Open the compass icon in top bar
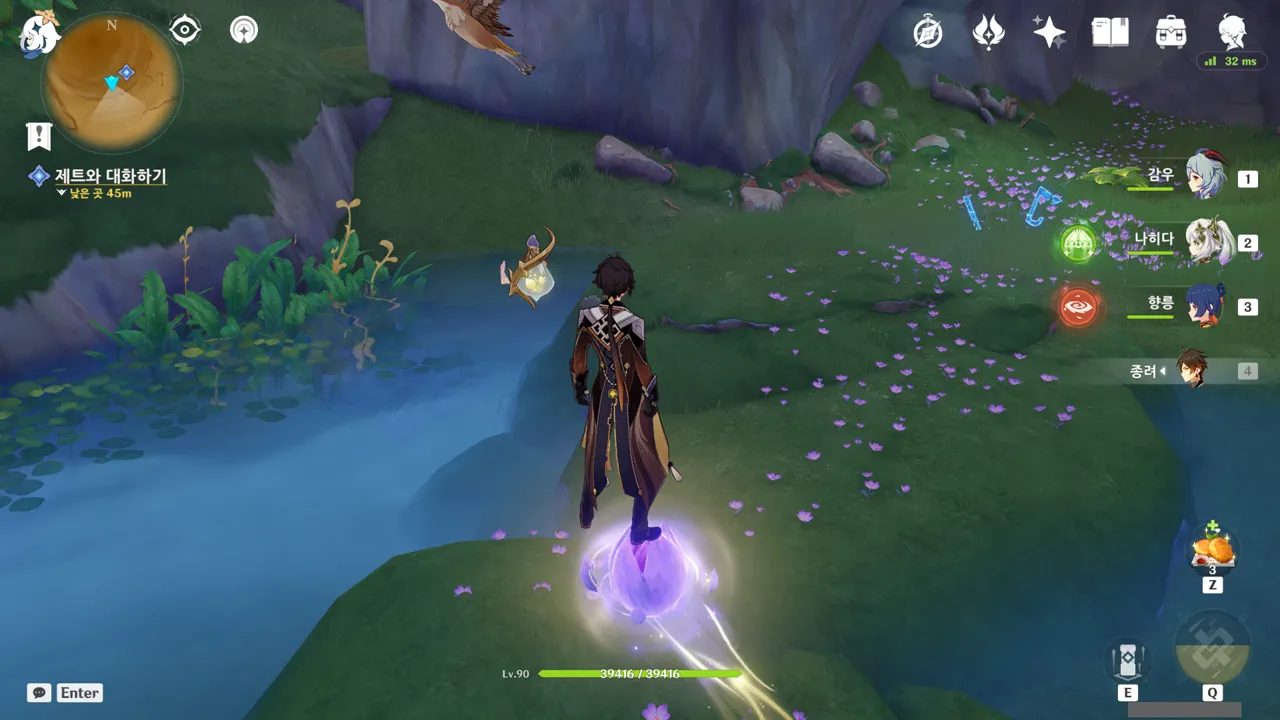This screenshot has width=1280, height=720. pos(928,33)
